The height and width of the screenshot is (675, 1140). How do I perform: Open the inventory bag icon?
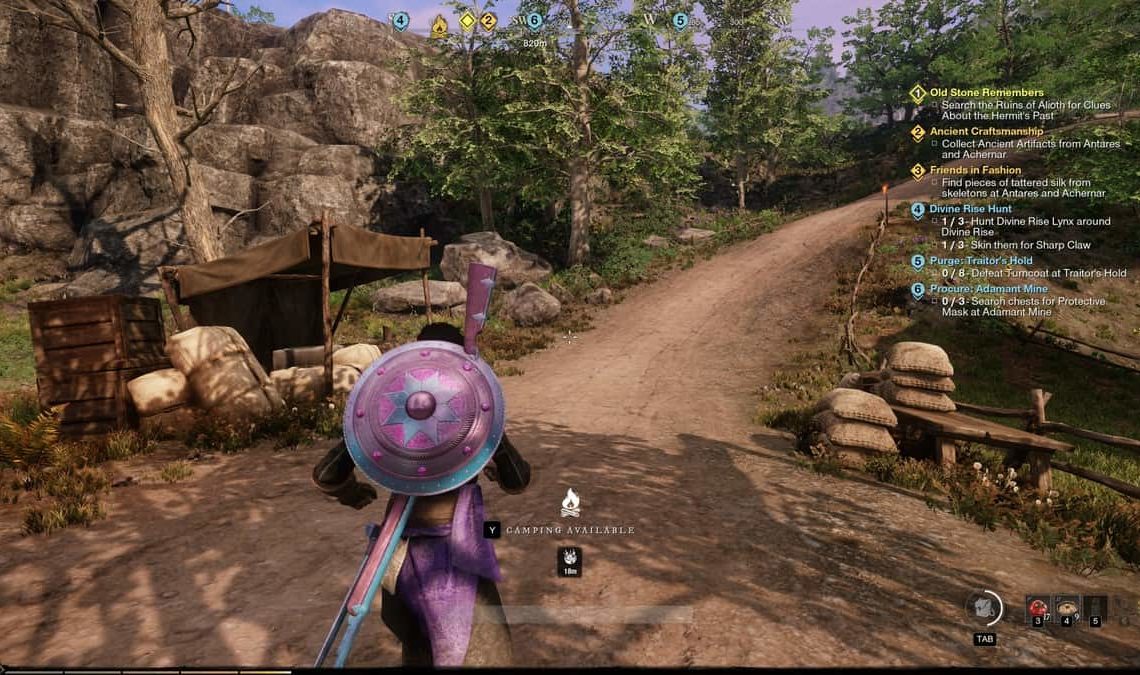[984, 608]
